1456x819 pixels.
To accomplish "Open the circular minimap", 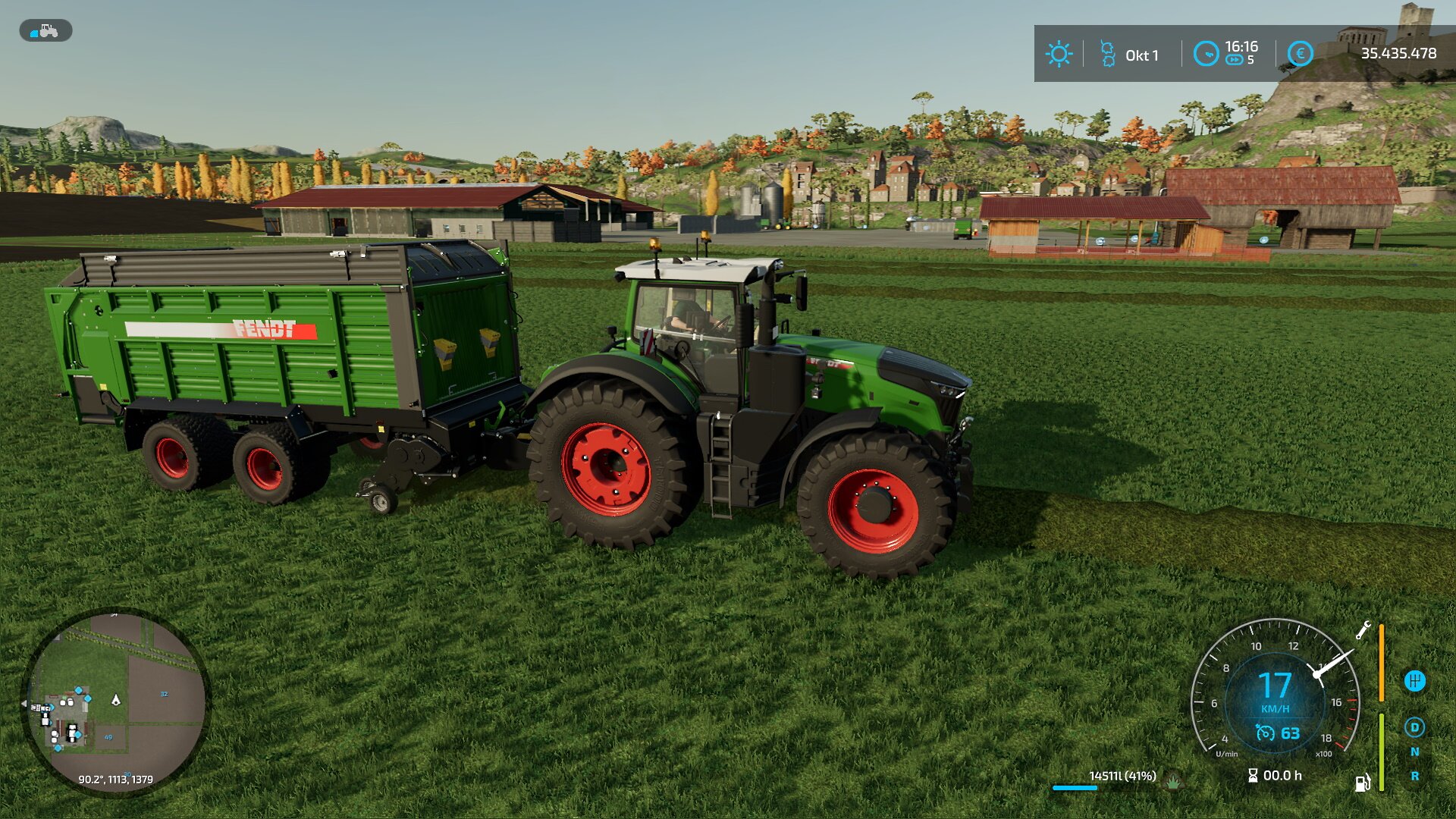I will point(115,701).
